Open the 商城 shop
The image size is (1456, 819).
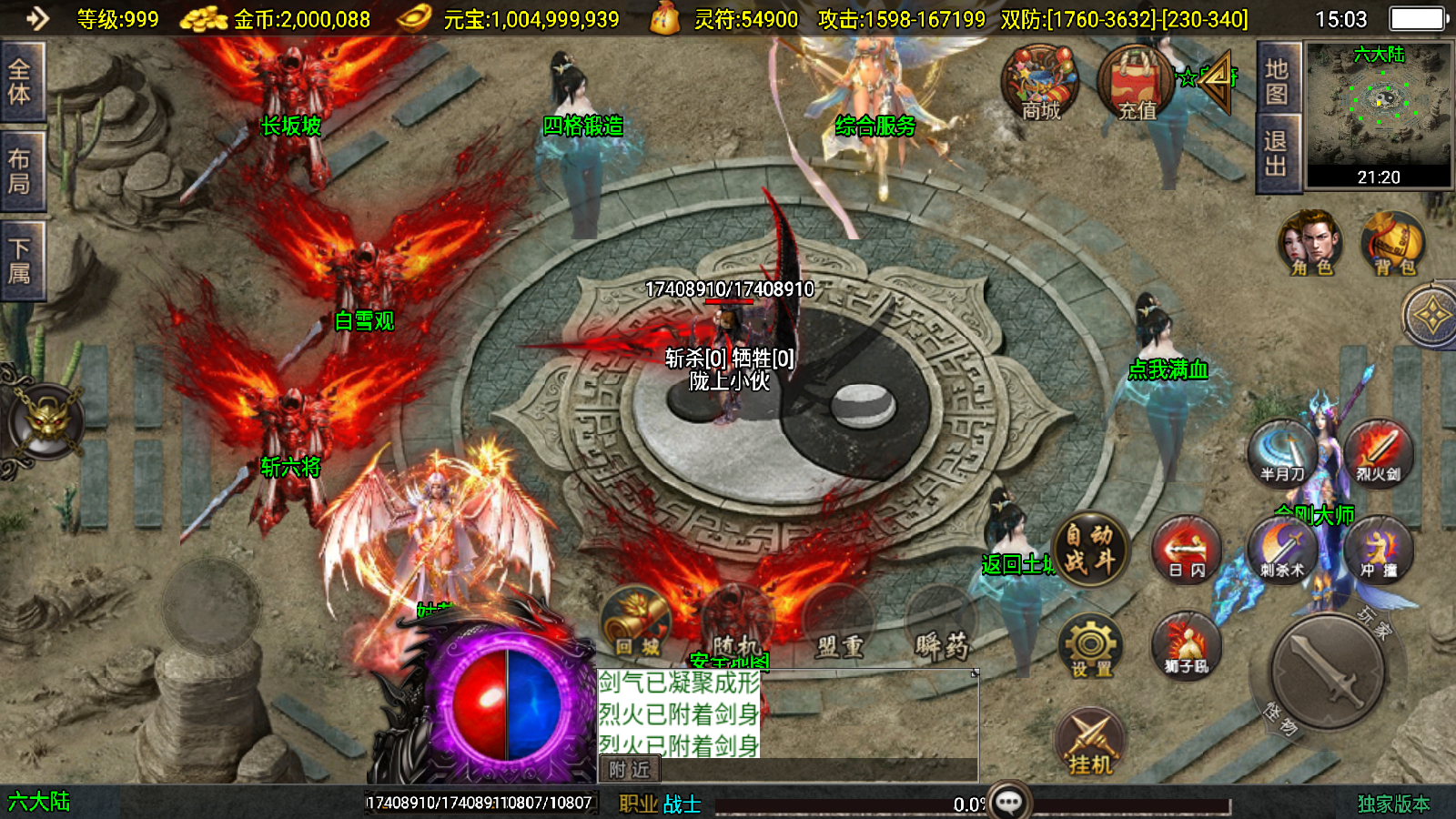[1040, 84]
